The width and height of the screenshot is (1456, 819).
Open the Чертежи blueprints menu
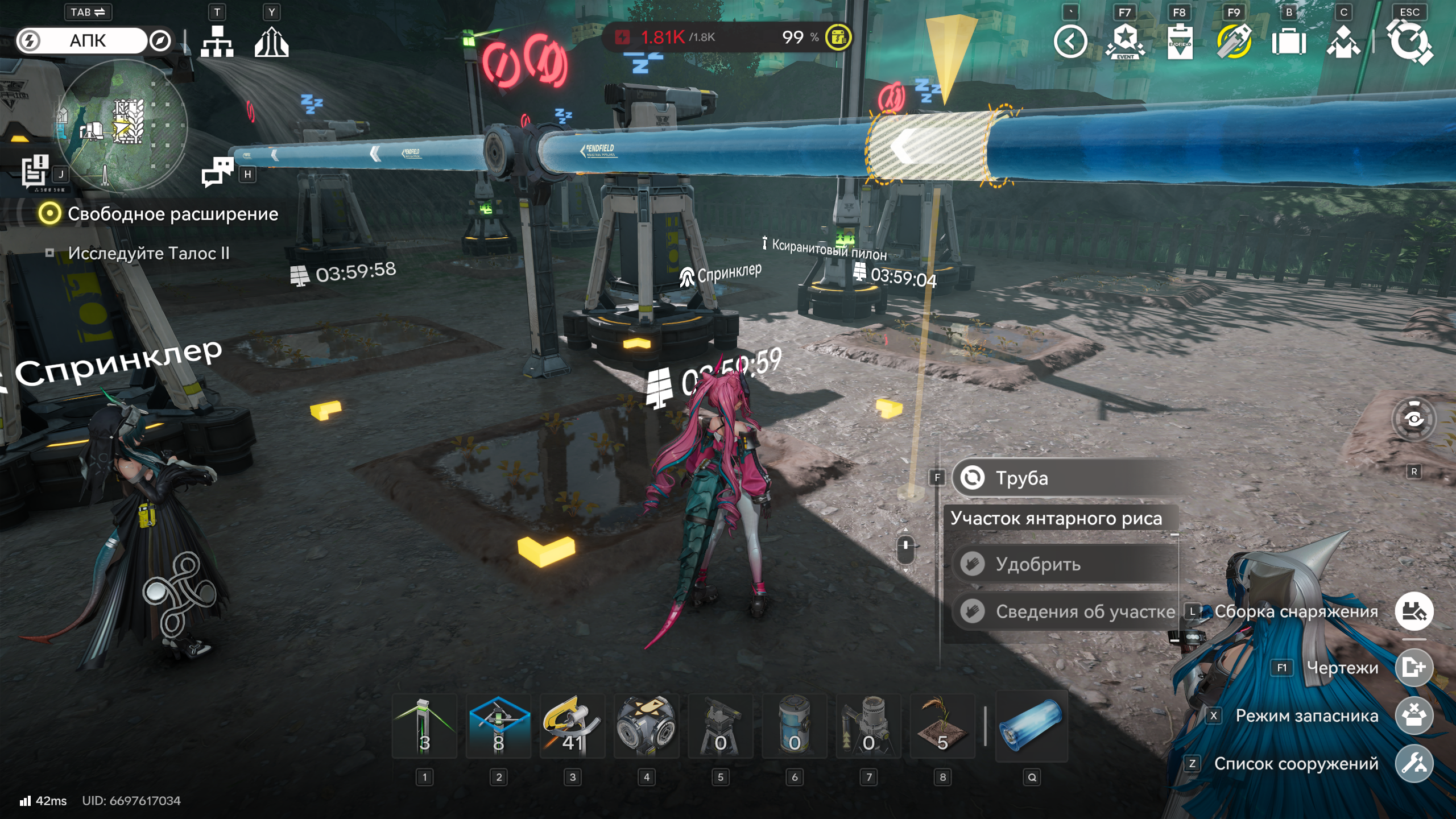point(1414,667)
